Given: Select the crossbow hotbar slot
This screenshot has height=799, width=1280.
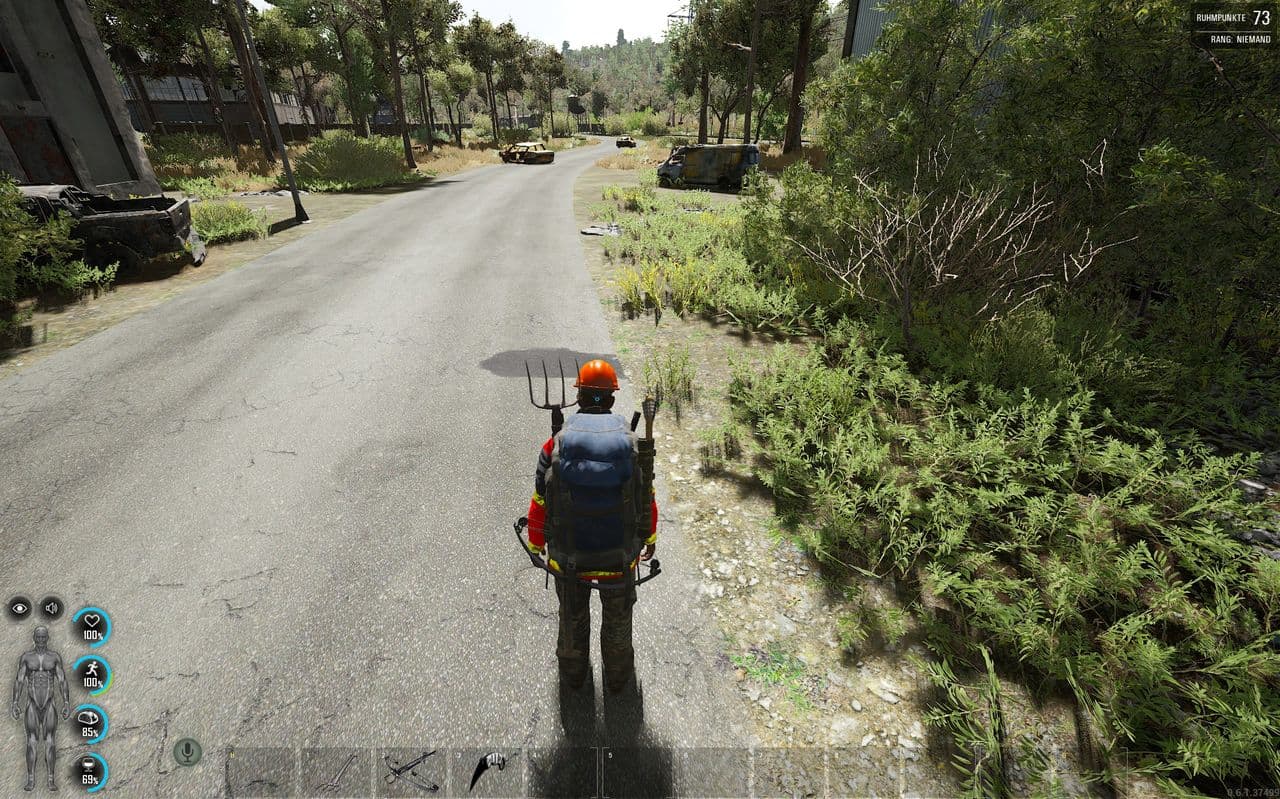Looking at the screenshot, I should pos(411,772).
